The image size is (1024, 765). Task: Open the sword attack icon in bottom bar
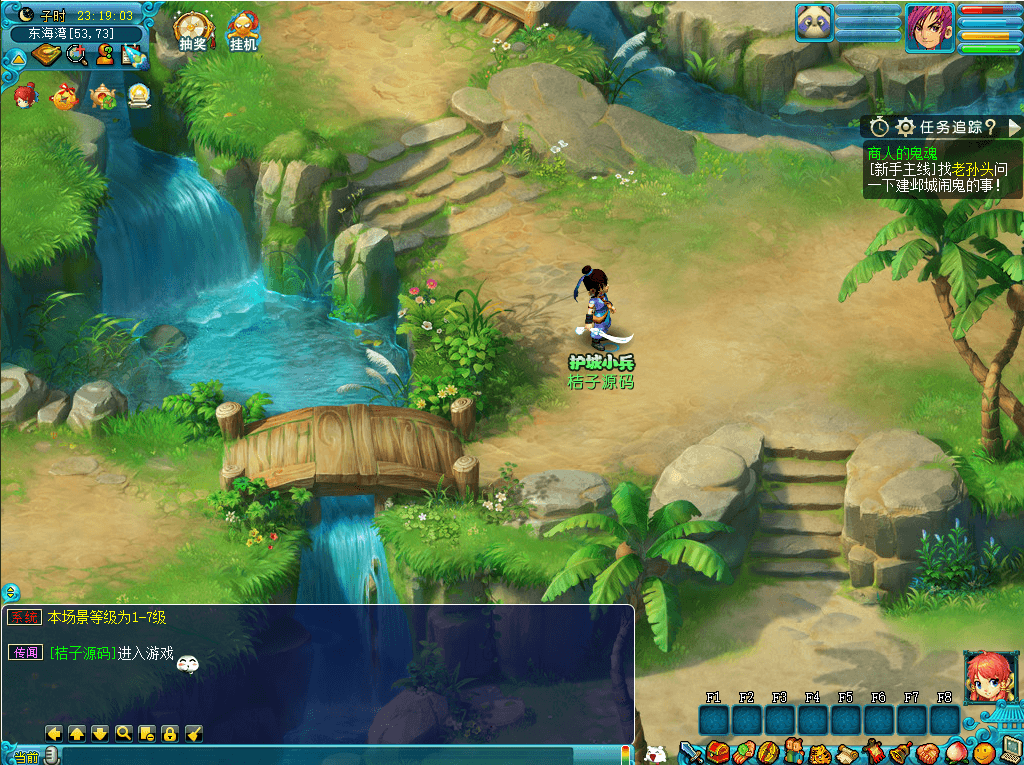[x=691, y=752]
